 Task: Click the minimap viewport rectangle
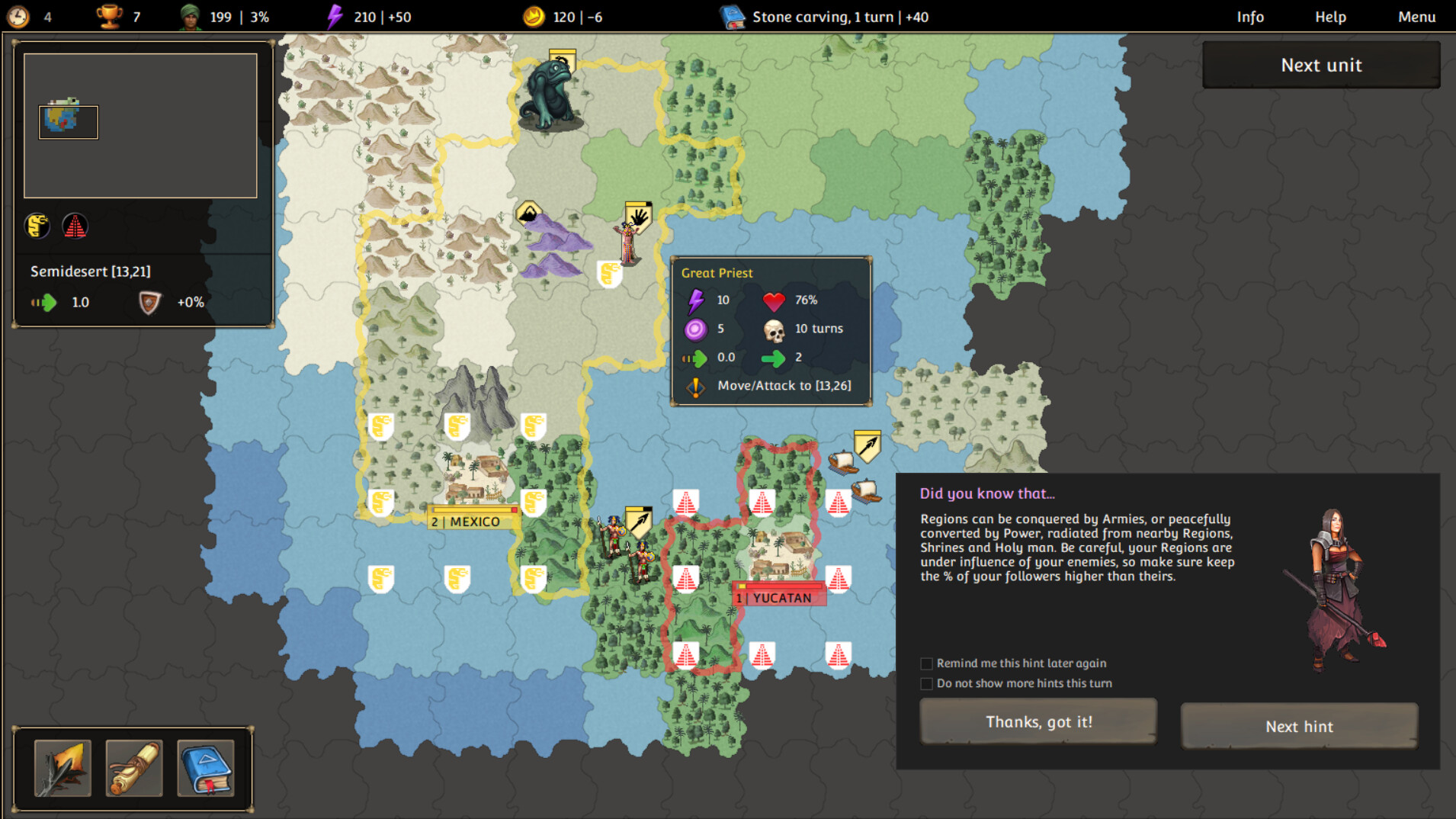[x=67, y=122]
